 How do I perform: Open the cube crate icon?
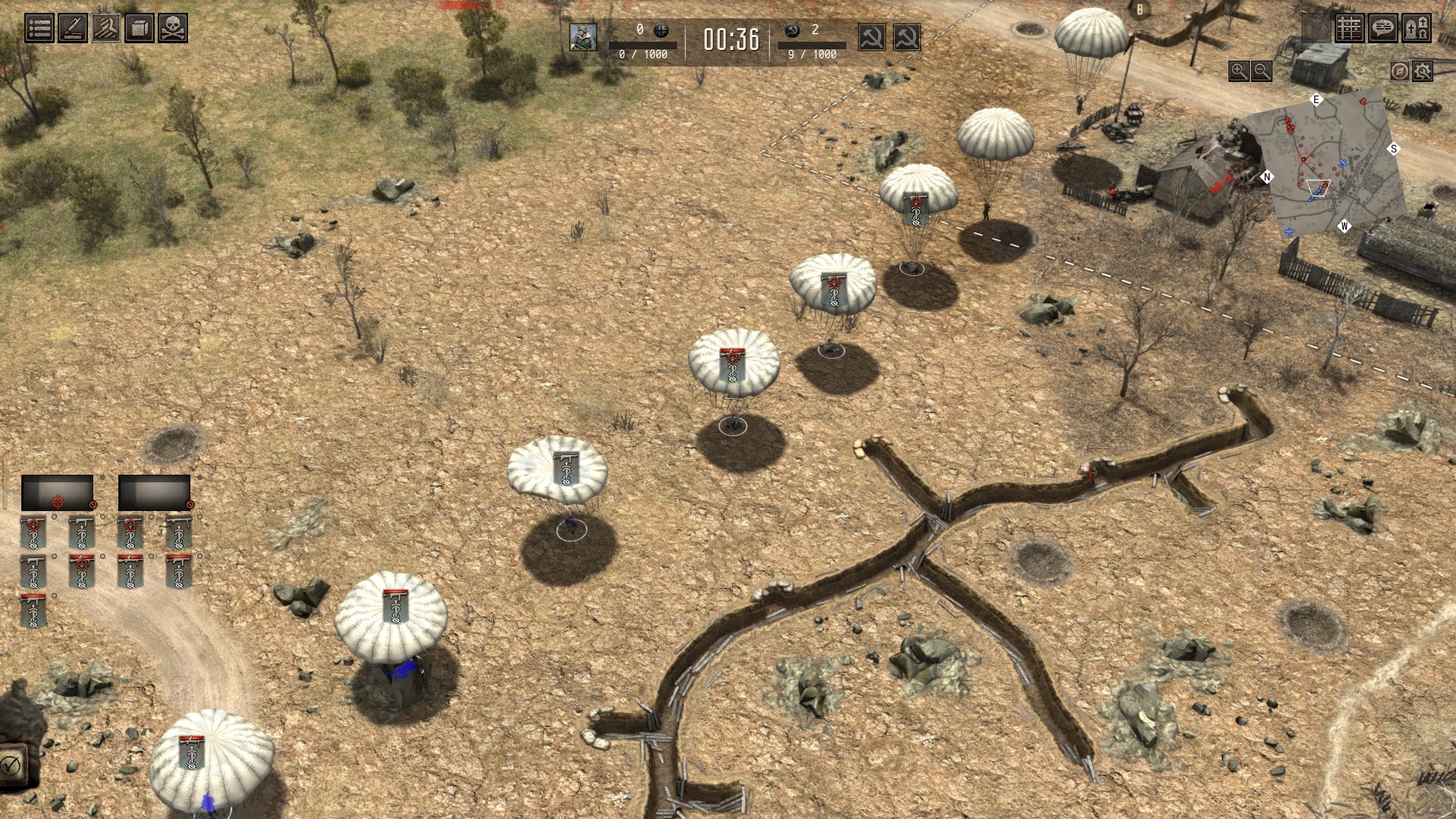pyautogui.click(x=140, y=29)
